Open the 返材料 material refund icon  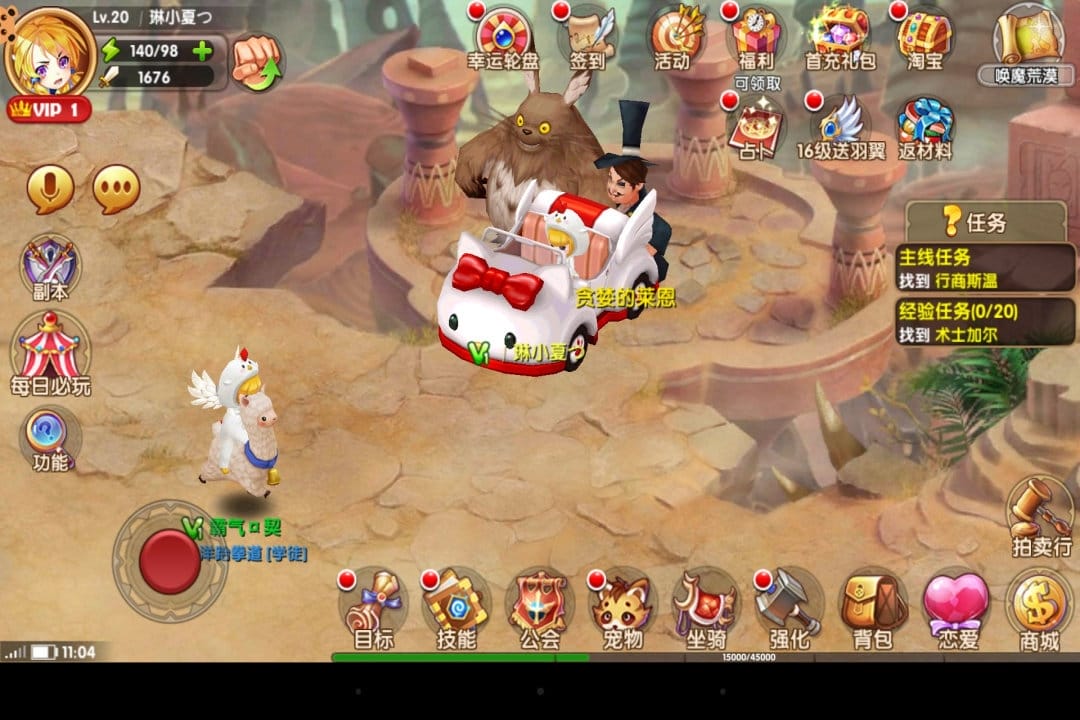[924, 128]
